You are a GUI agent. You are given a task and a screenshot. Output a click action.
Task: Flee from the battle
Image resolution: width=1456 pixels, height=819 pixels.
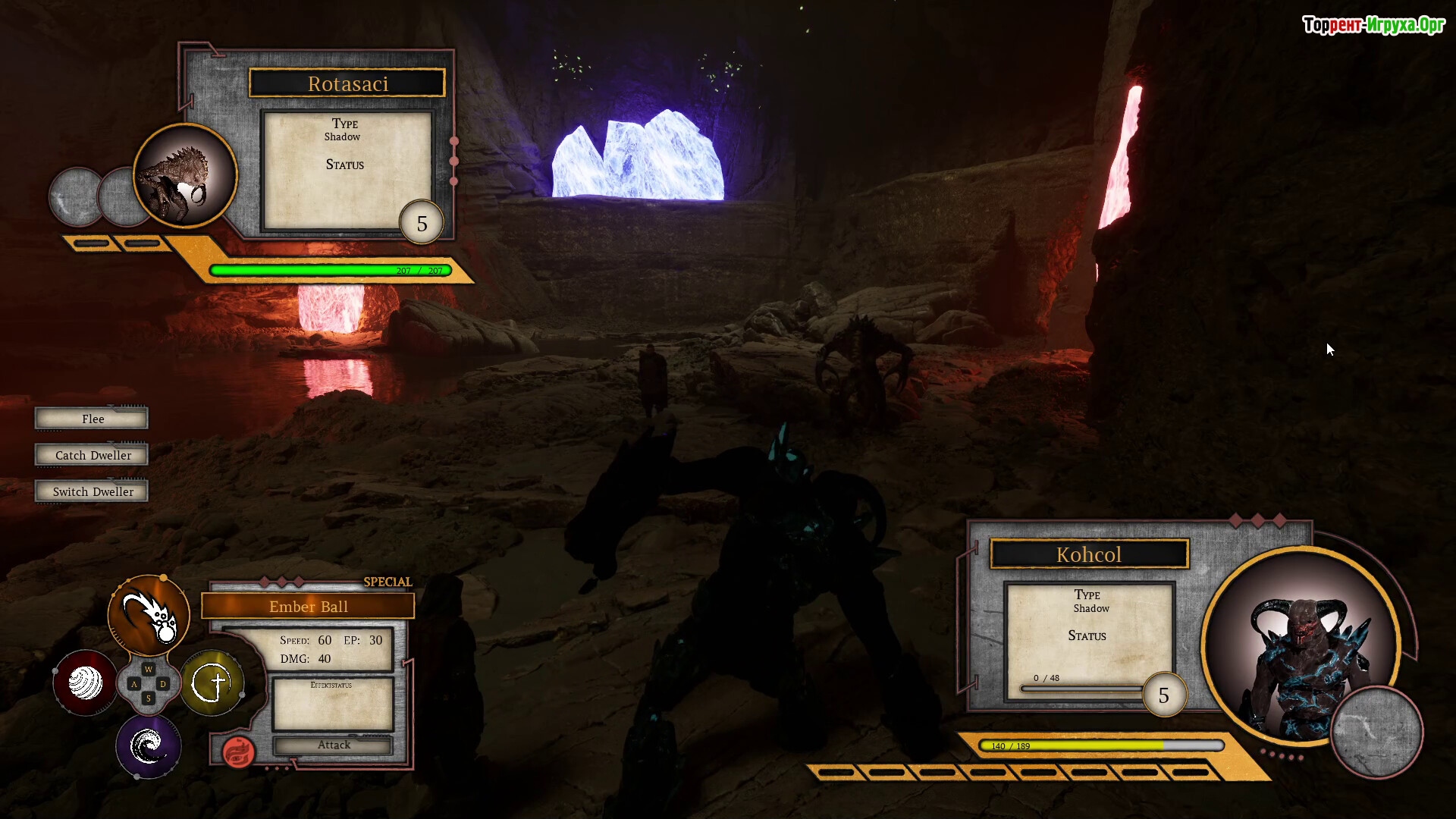pos(92,419)
